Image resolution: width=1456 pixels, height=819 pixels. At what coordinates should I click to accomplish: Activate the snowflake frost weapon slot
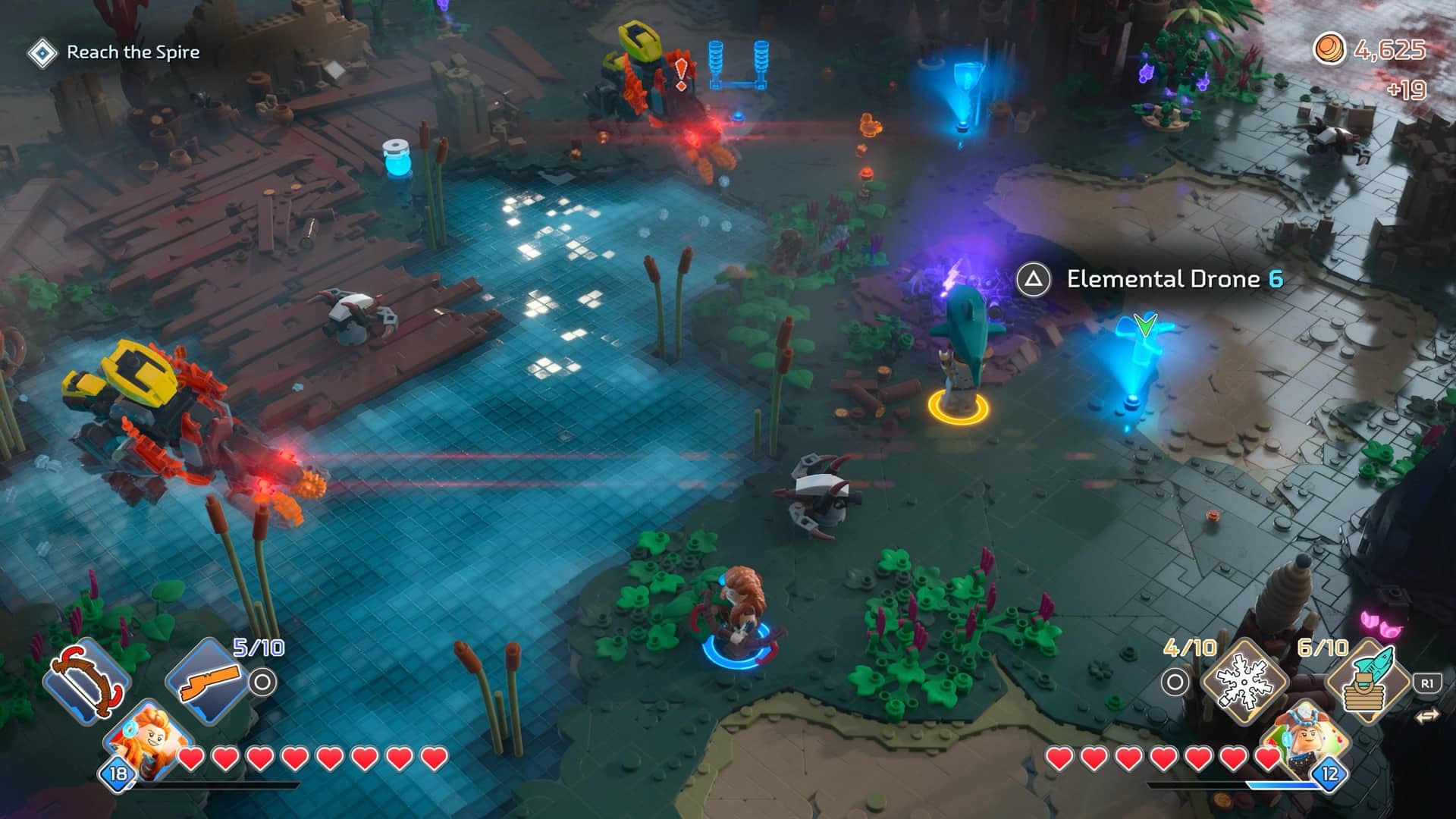coord(1245,682)
